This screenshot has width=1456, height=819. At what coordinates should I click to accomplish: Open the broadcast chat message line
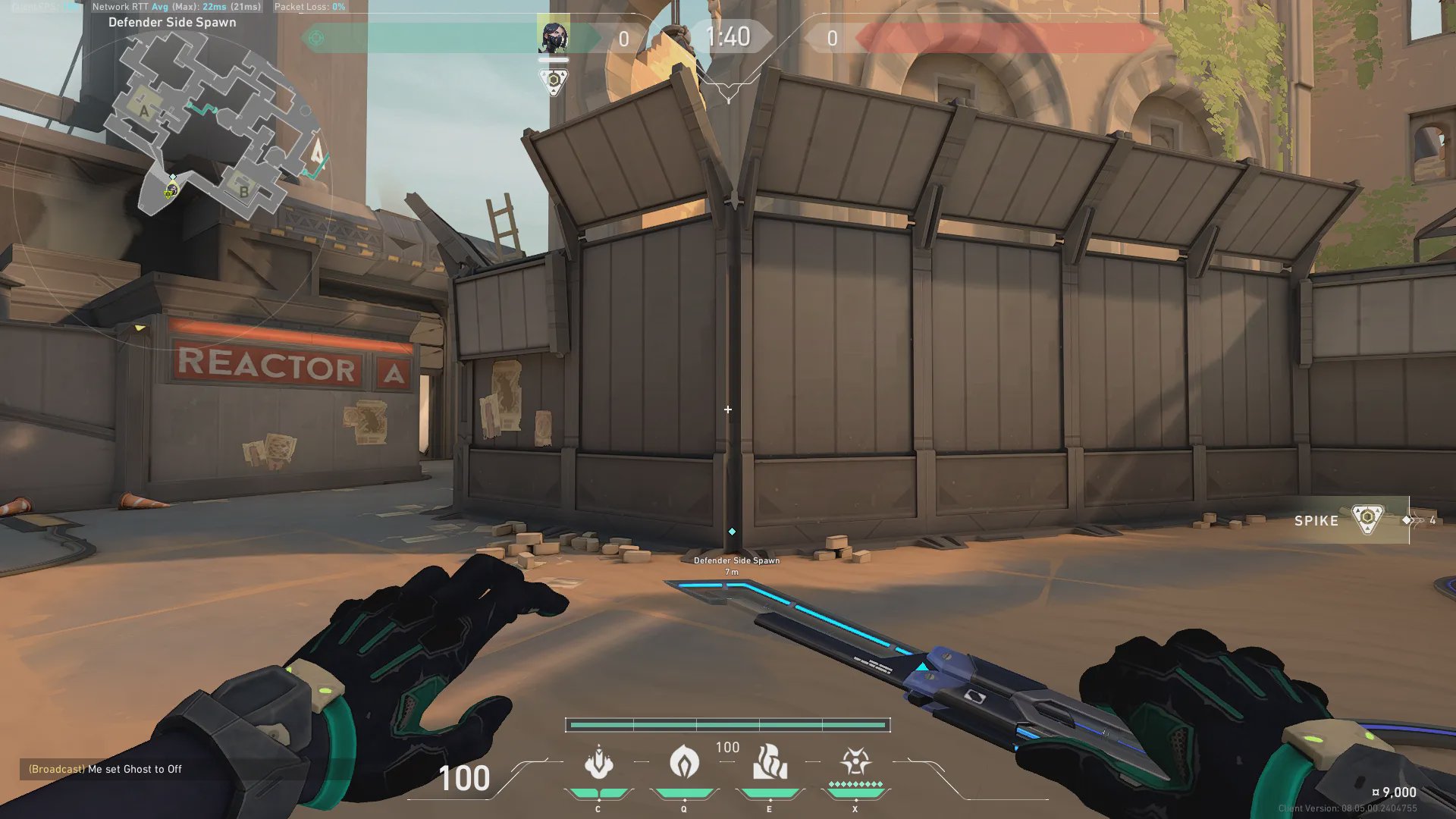(105, 769)
